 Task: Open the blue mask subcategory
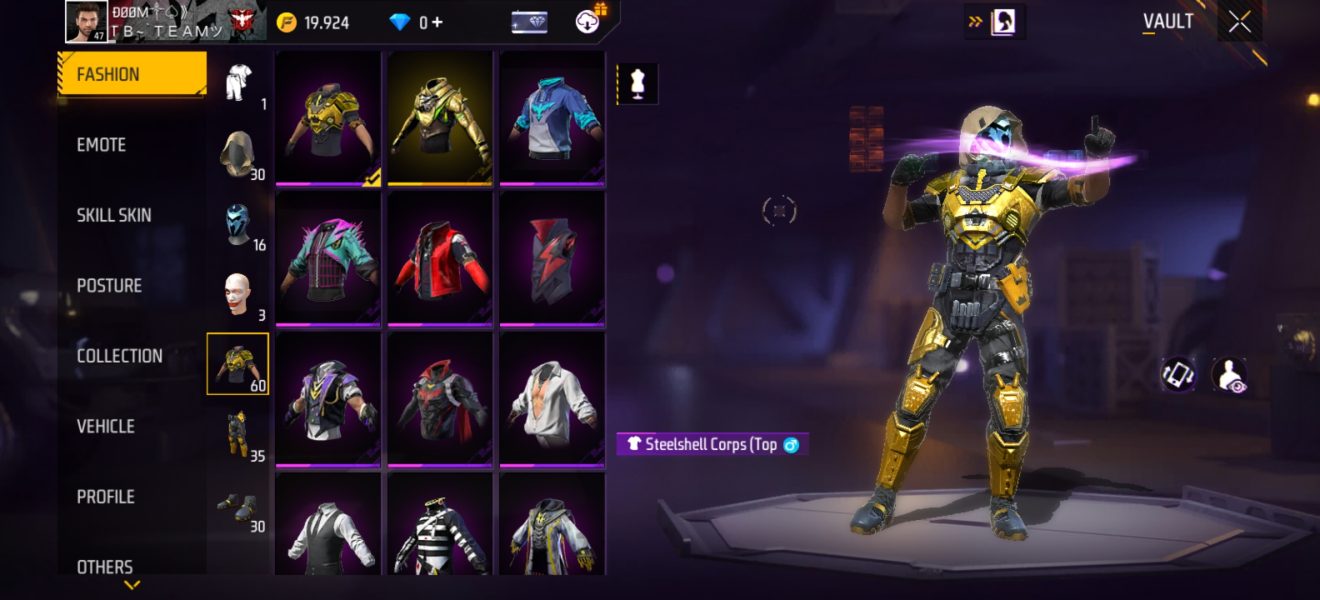click(238, 224)
